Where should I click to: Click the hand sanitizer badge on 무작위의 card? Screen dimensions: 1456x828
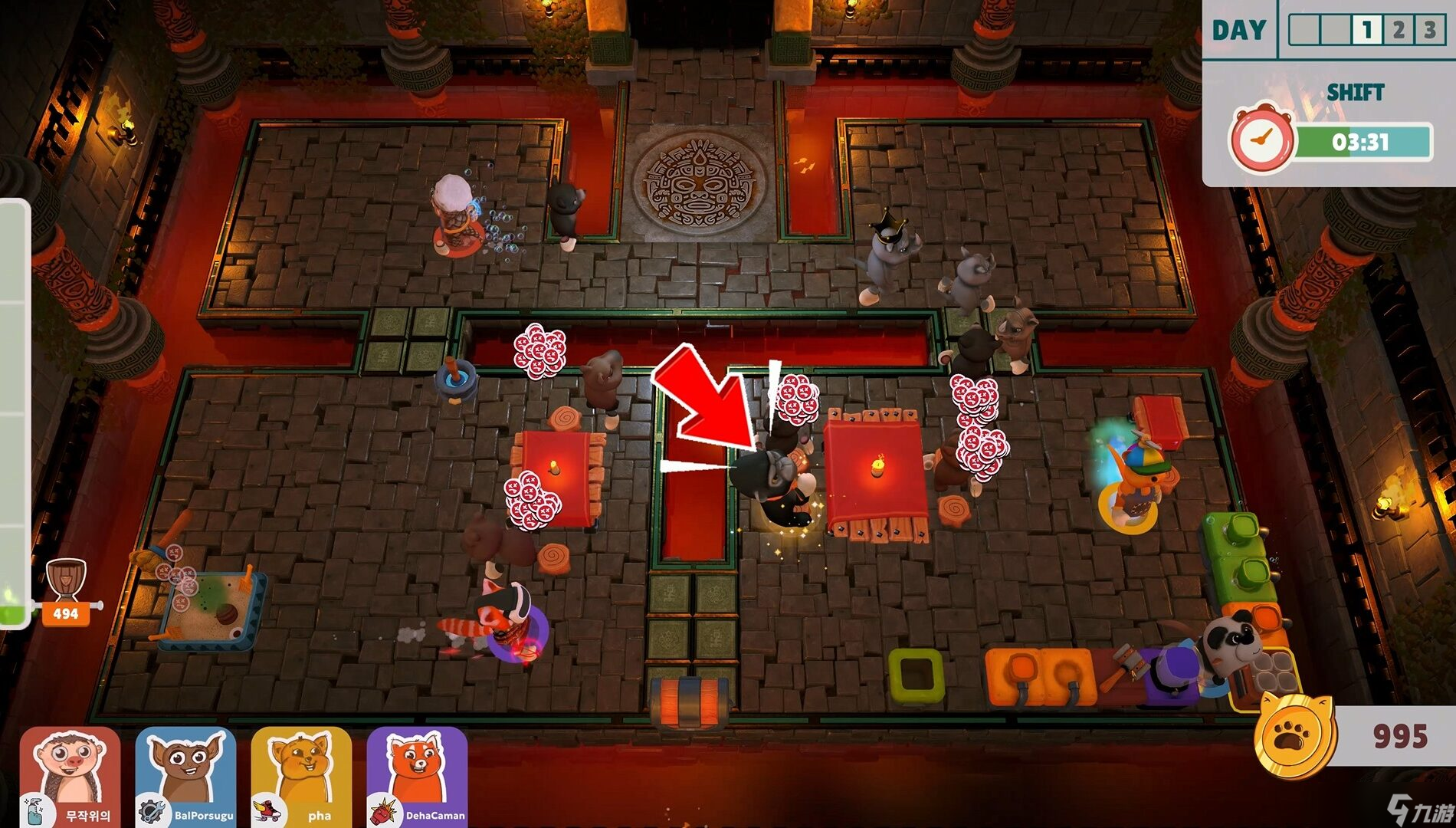pos(34,810)
